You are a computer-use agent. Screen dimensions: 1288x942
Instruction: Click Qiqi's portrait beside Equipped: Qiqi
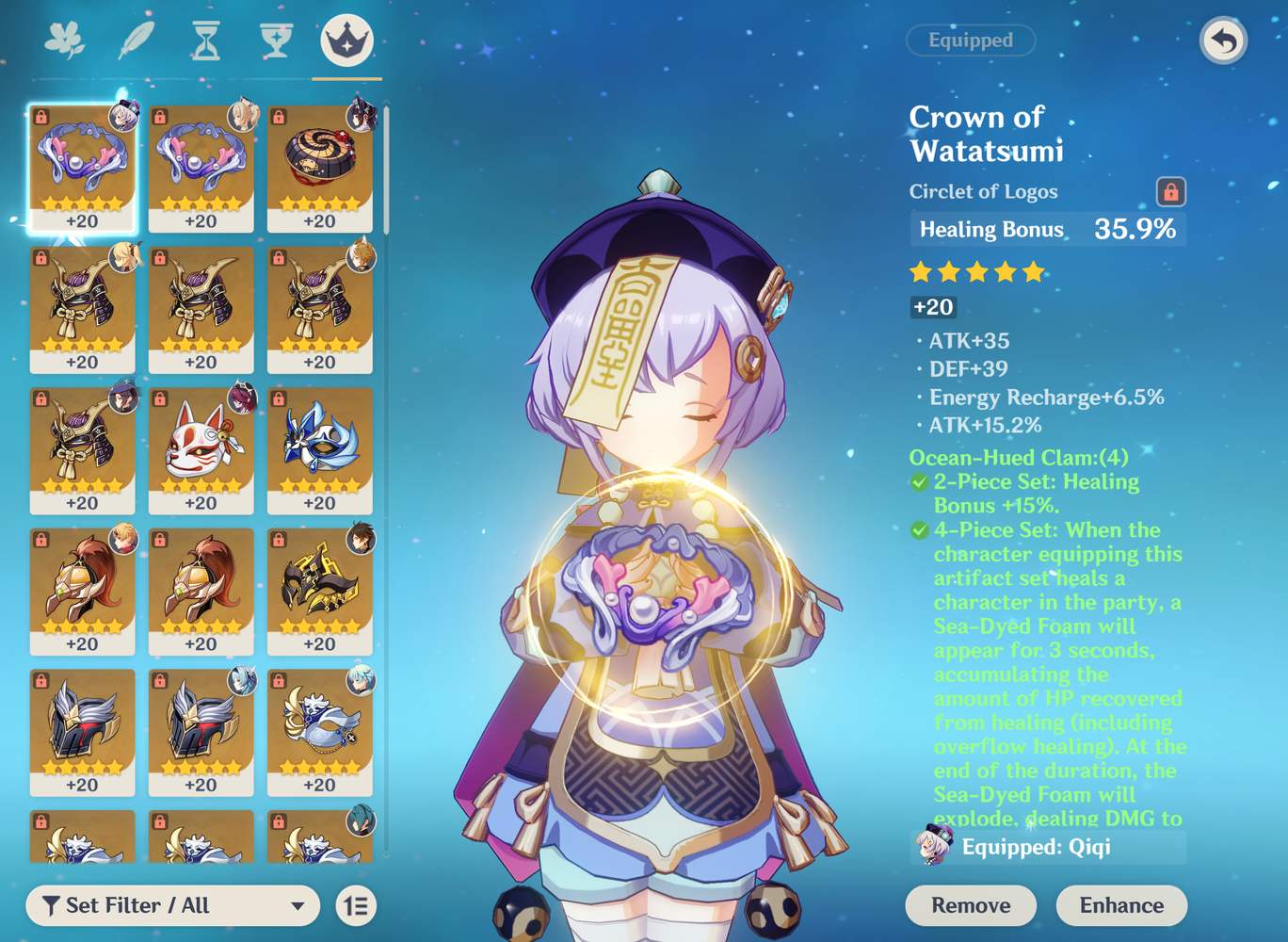tap(931, 847)
